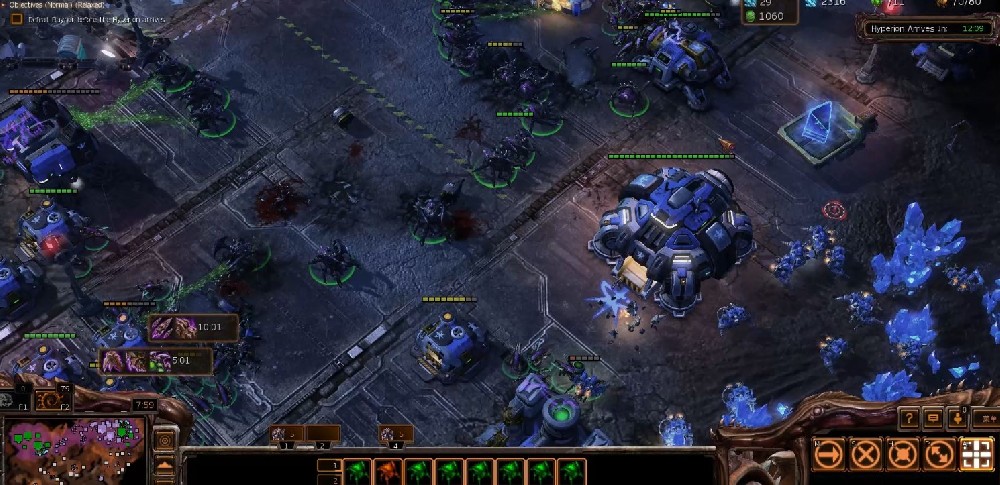Image resolution: width=1000 pixels, height=485 pixels.
Task: Select the orange unit portrait in selection panel
Action: click(x=389, y=471)
